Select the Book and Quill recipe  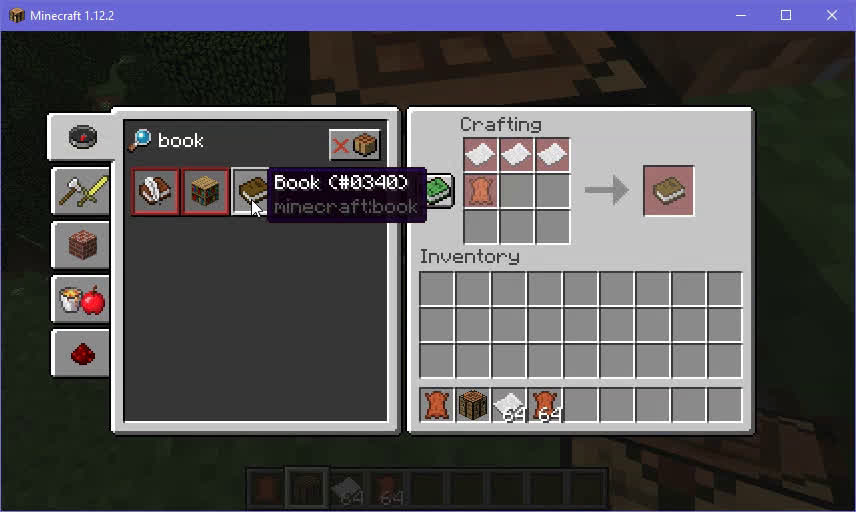(156, 191)
